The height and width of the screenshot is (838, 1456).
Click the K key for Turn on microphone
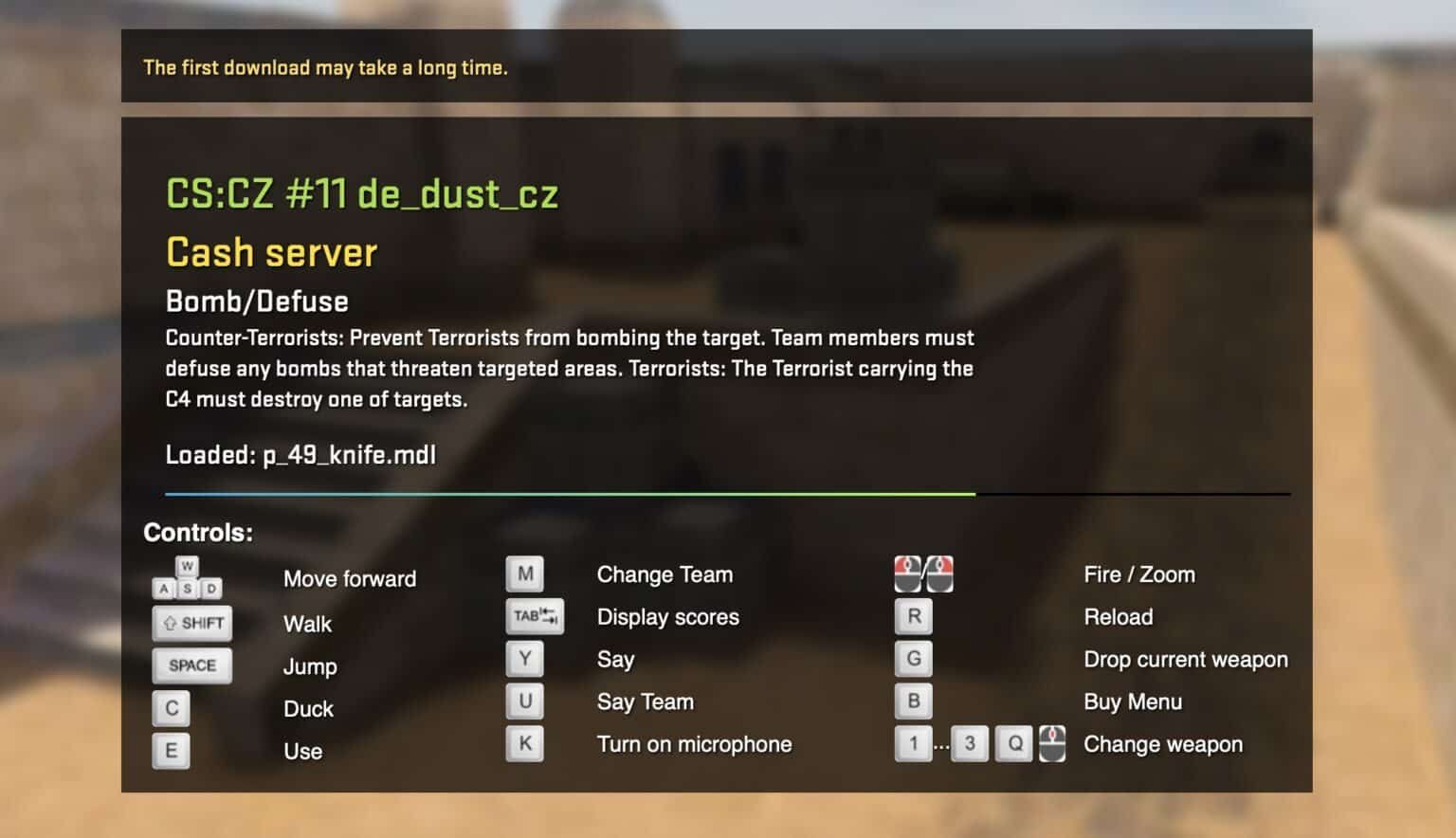pyautogui.click(x=525, y=743)
